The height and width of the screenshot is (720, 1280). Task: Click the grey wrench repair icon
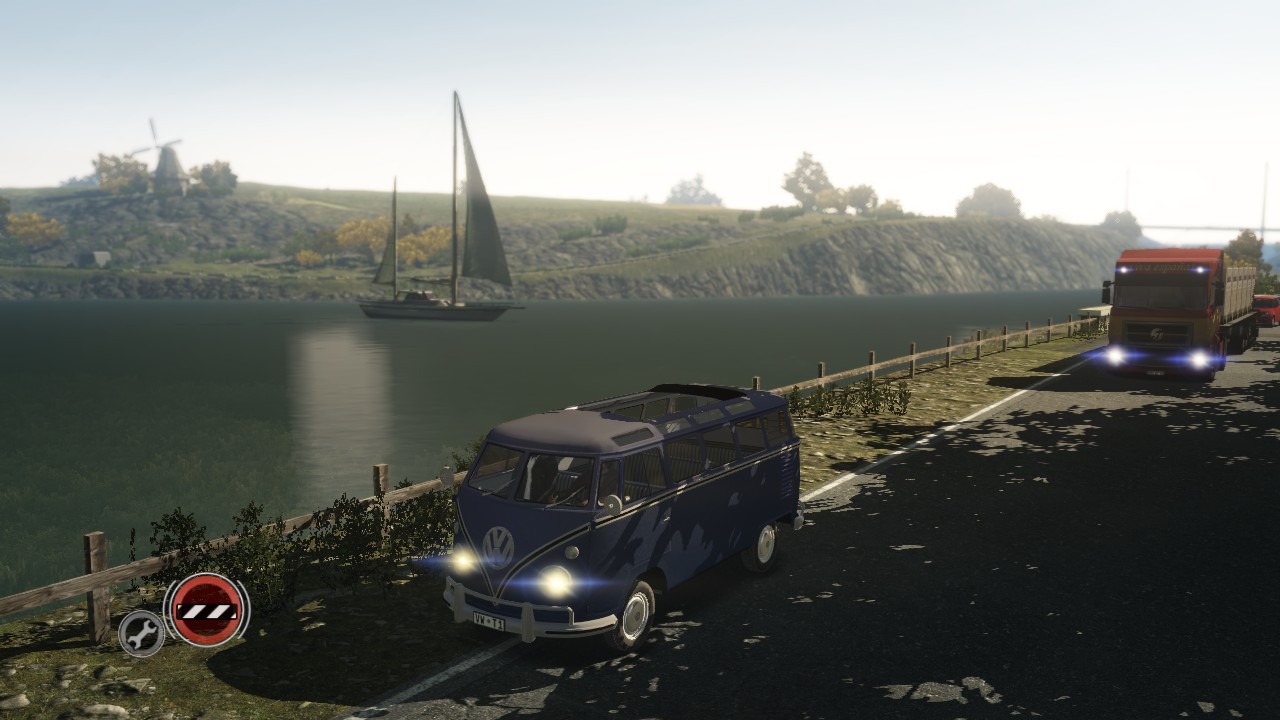click(141, 632)
